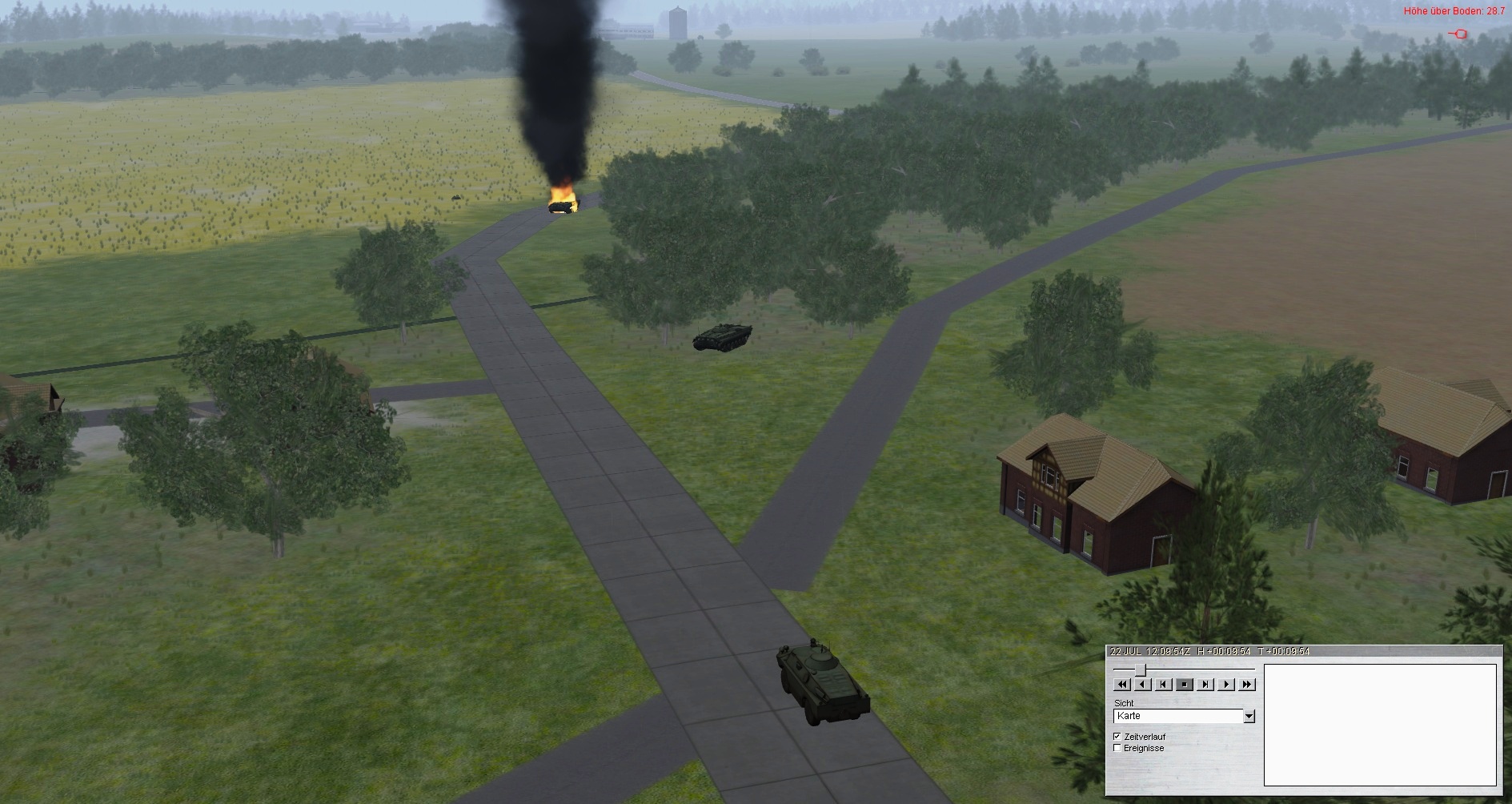This screenshot has width=1512, height=804.
Task: Play the replay in reverse
Action: pyautogui.click(x=1143, y=685)
